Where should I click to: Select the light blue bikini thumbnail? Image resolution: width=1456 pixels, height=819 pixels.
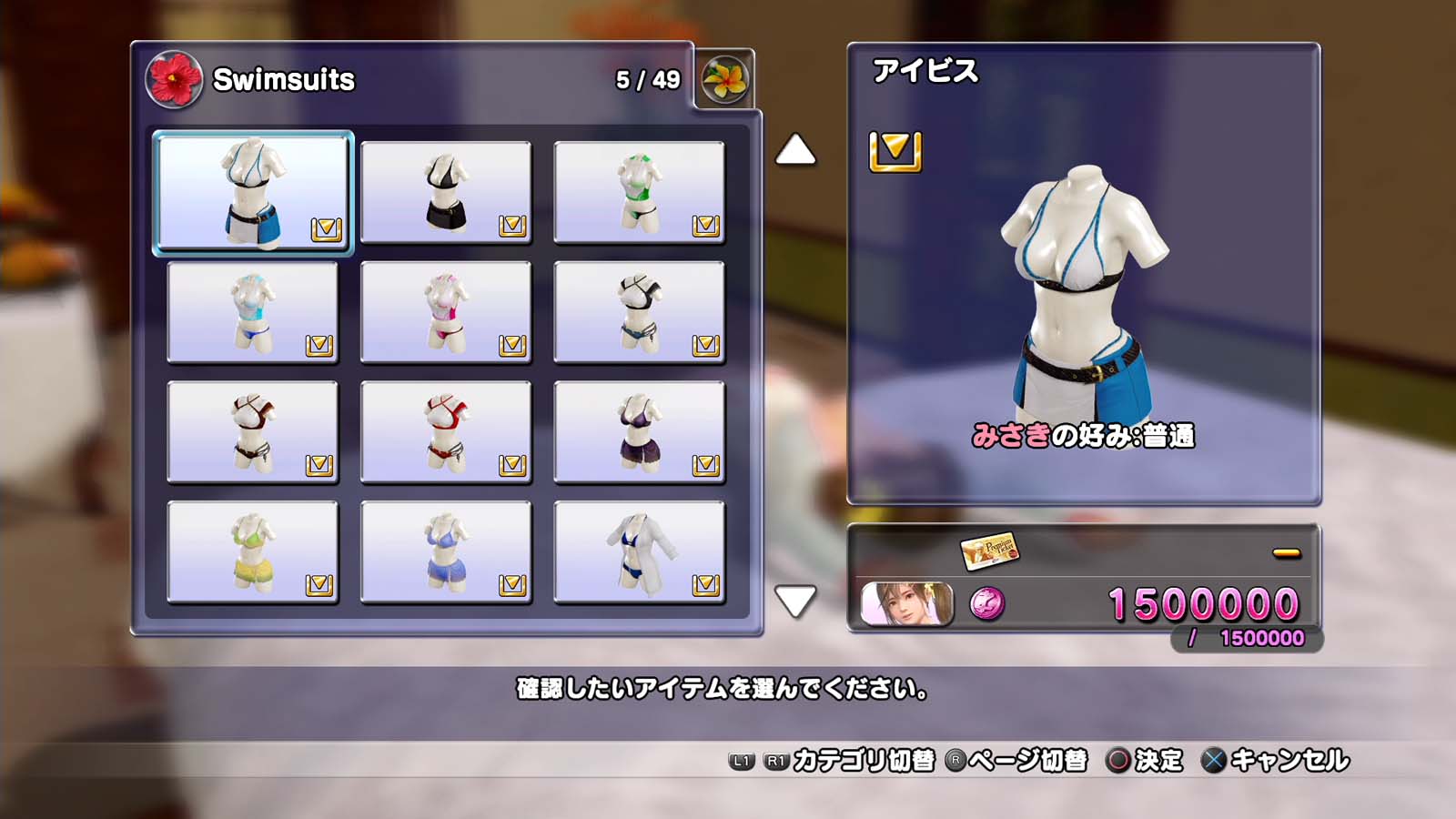(252, 312)
